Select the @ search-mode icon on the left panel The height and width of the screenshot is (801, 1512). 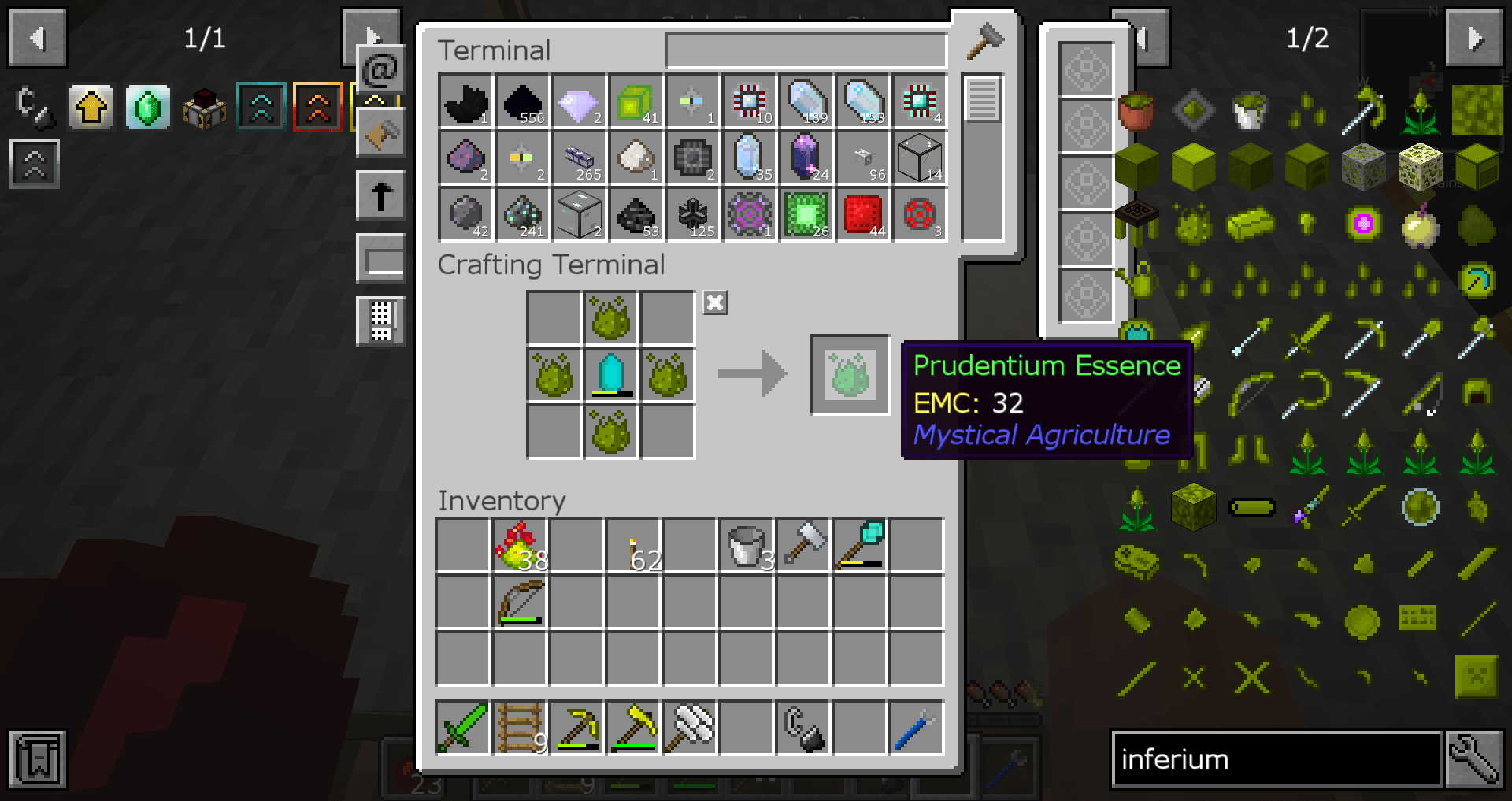point(380,71)
